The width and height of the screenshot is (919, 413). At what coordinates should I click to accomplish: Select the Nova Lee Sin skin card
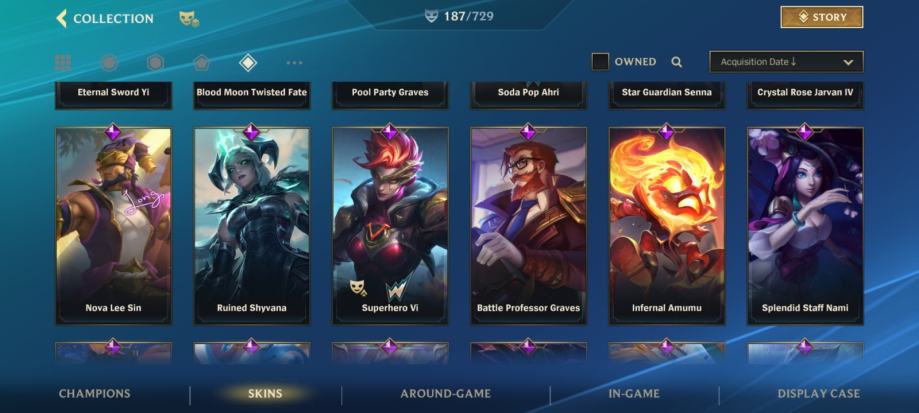click(113, 225)
